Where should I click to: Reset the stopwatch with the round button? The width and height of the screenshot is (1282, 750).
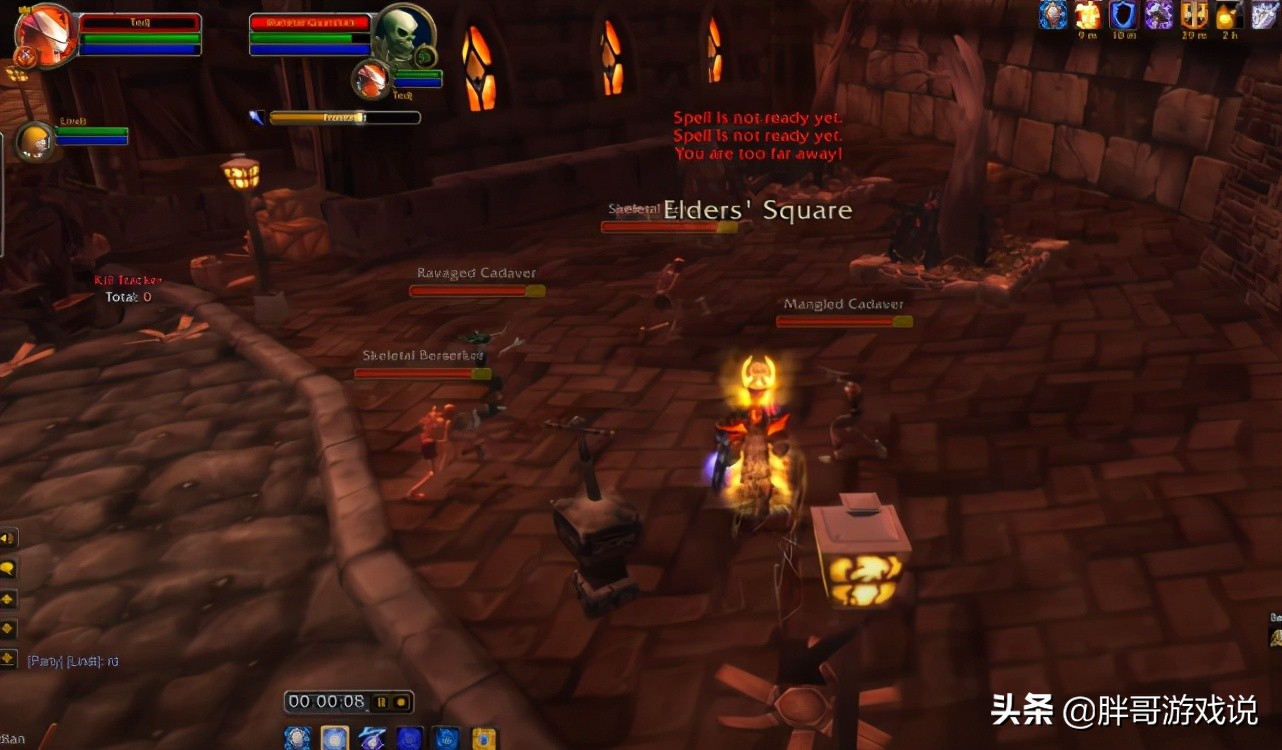point(400,702)
